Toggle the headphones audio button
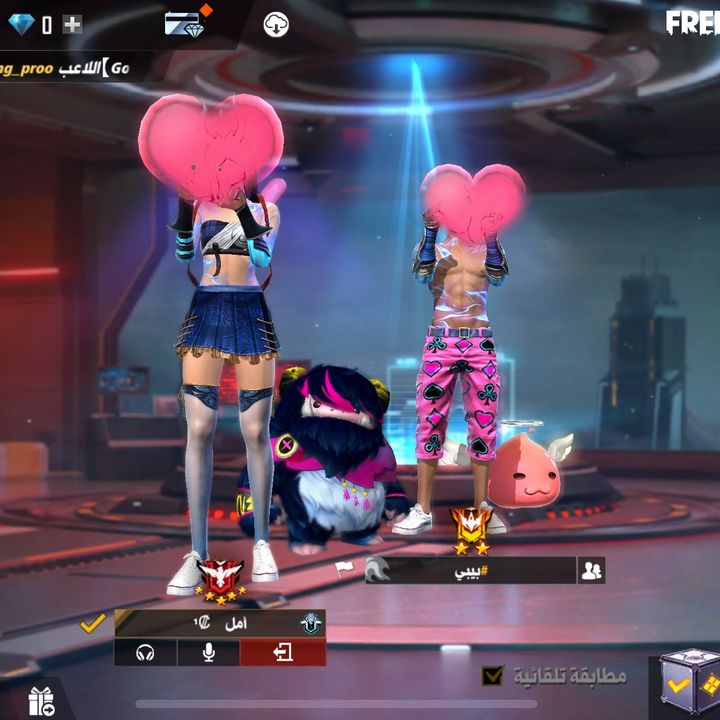 click(x=145, y=653)
